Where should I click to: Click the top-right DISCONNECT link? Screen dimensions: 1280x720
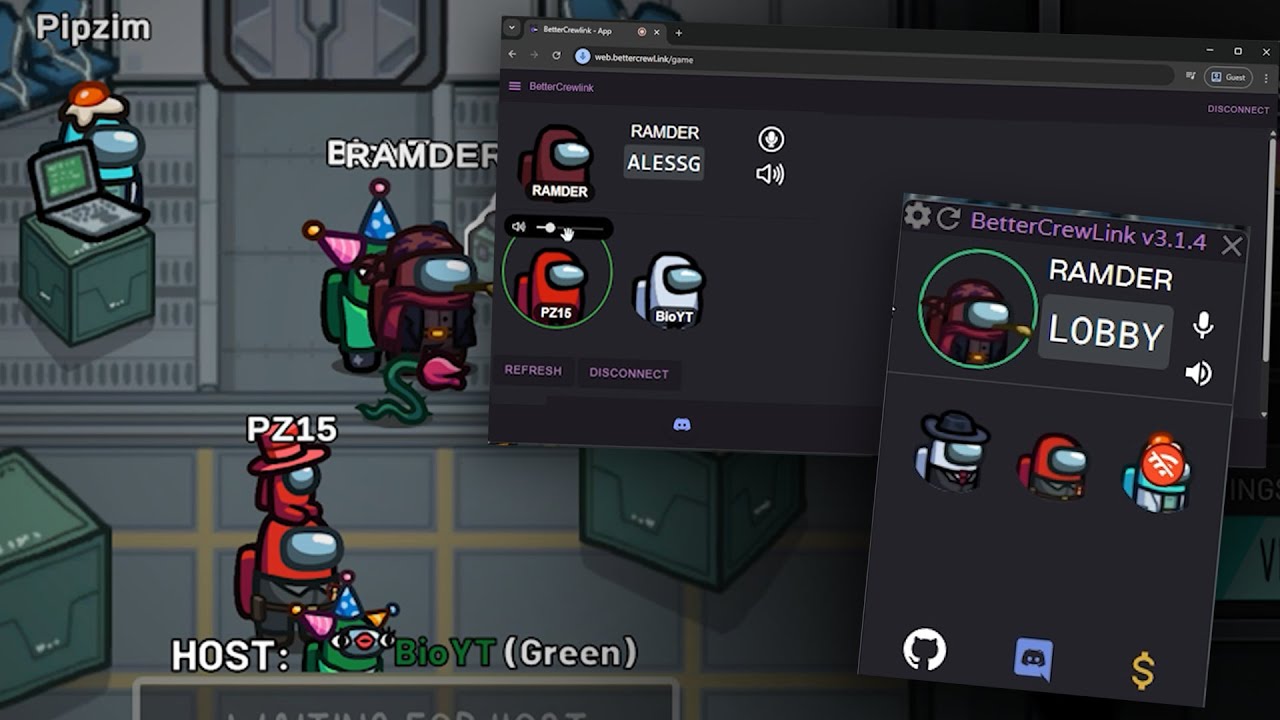(1237, 110)
